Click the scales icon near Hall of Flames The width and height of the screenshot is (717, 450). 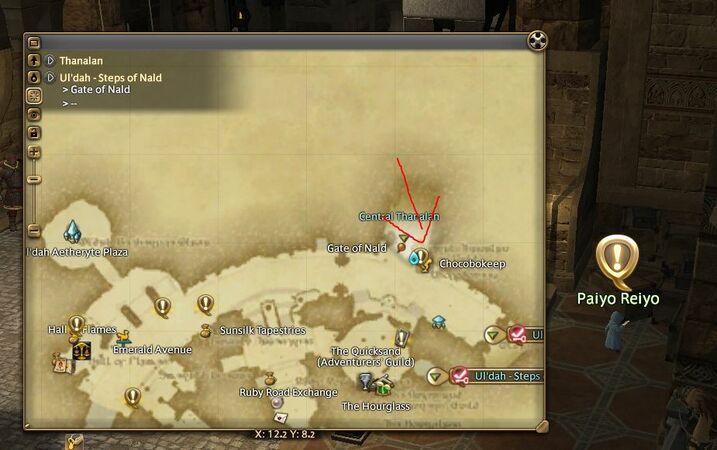click(80, 351)
